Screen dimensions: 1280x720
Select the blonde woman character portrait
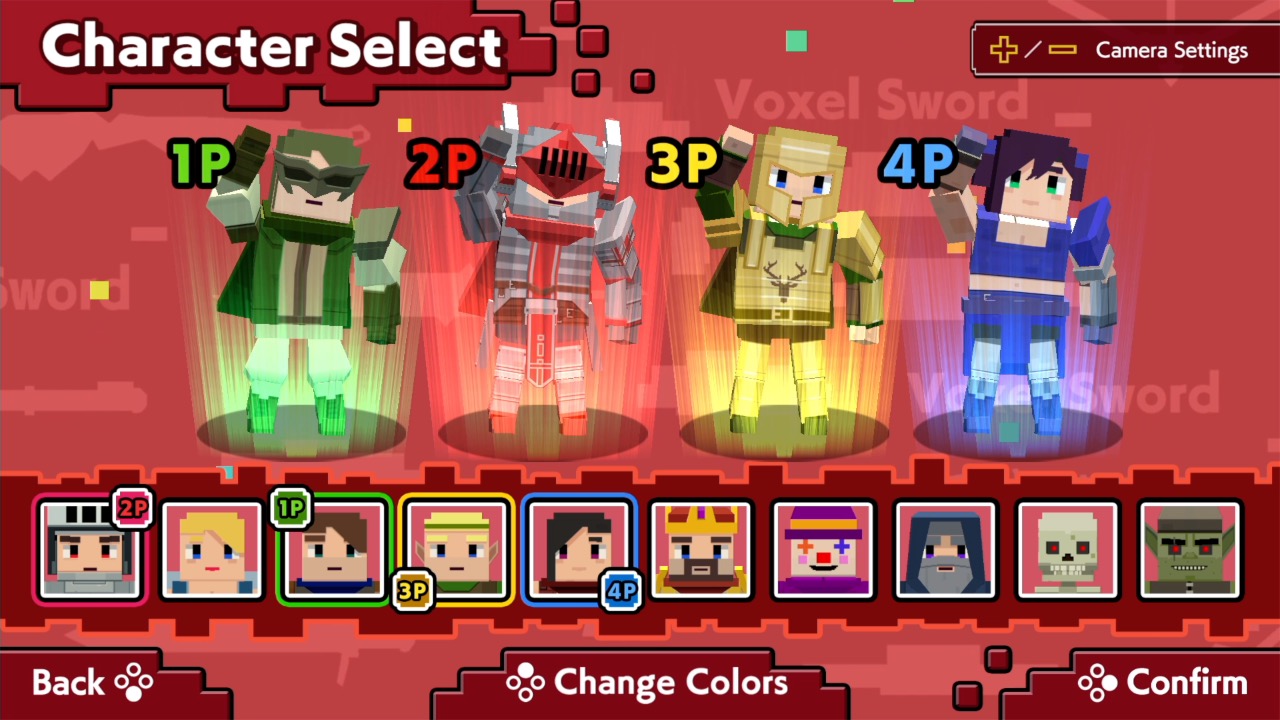coord(211,550)
